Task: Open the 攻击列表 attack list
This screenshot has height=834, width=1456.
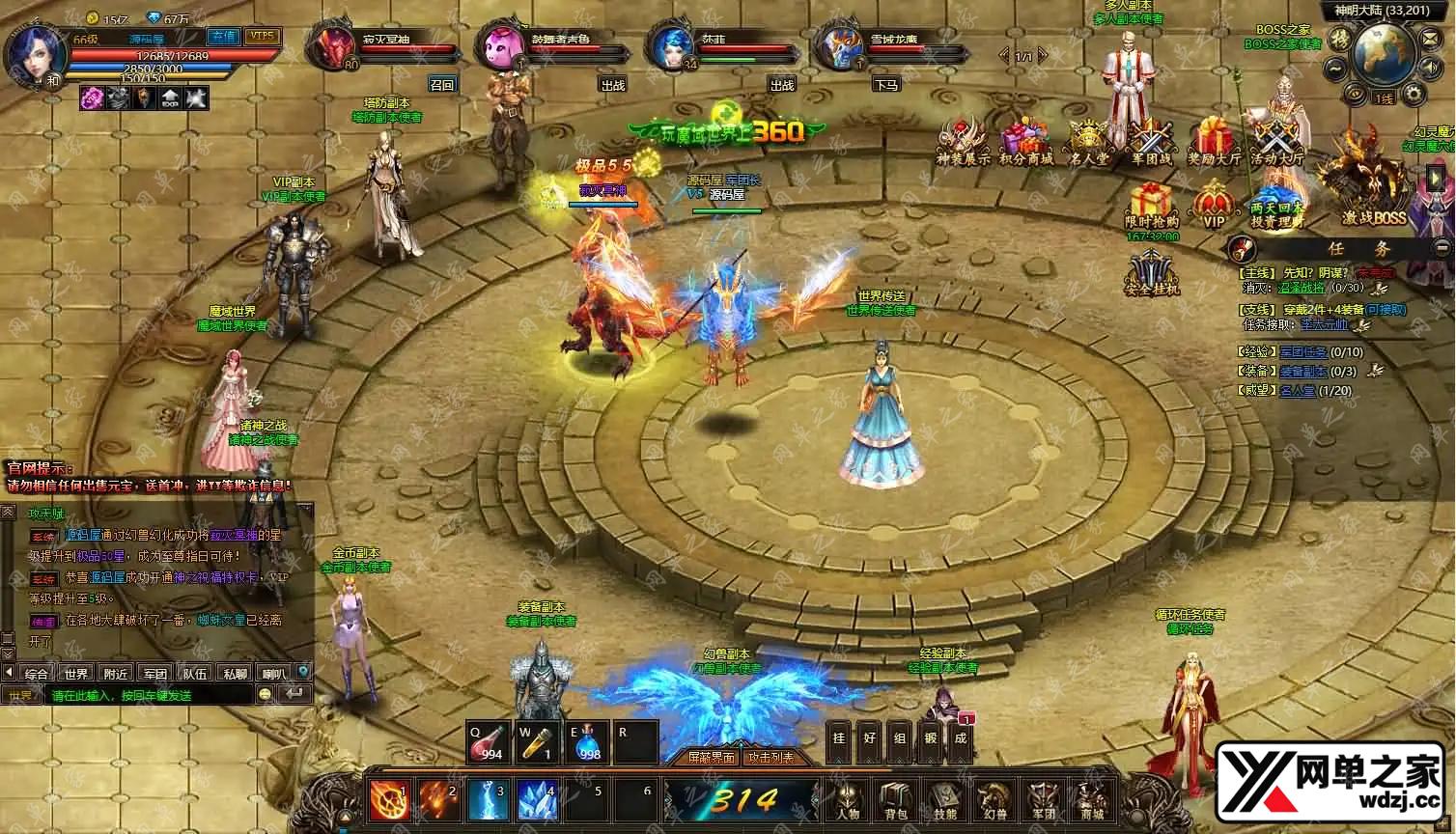Action: point(771,758)
